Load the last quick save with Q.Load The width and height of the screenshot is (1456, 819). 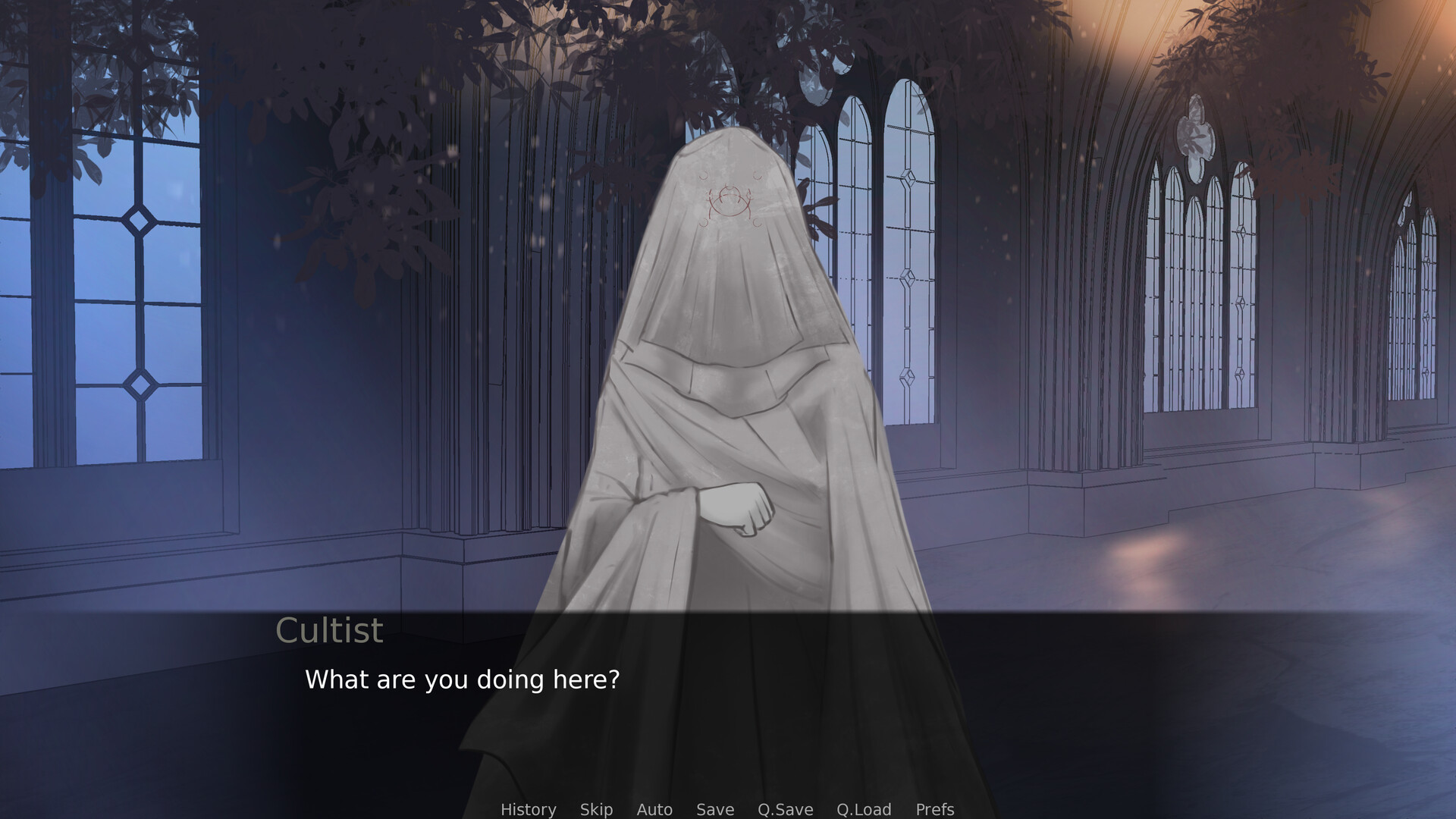pos(864,809)
